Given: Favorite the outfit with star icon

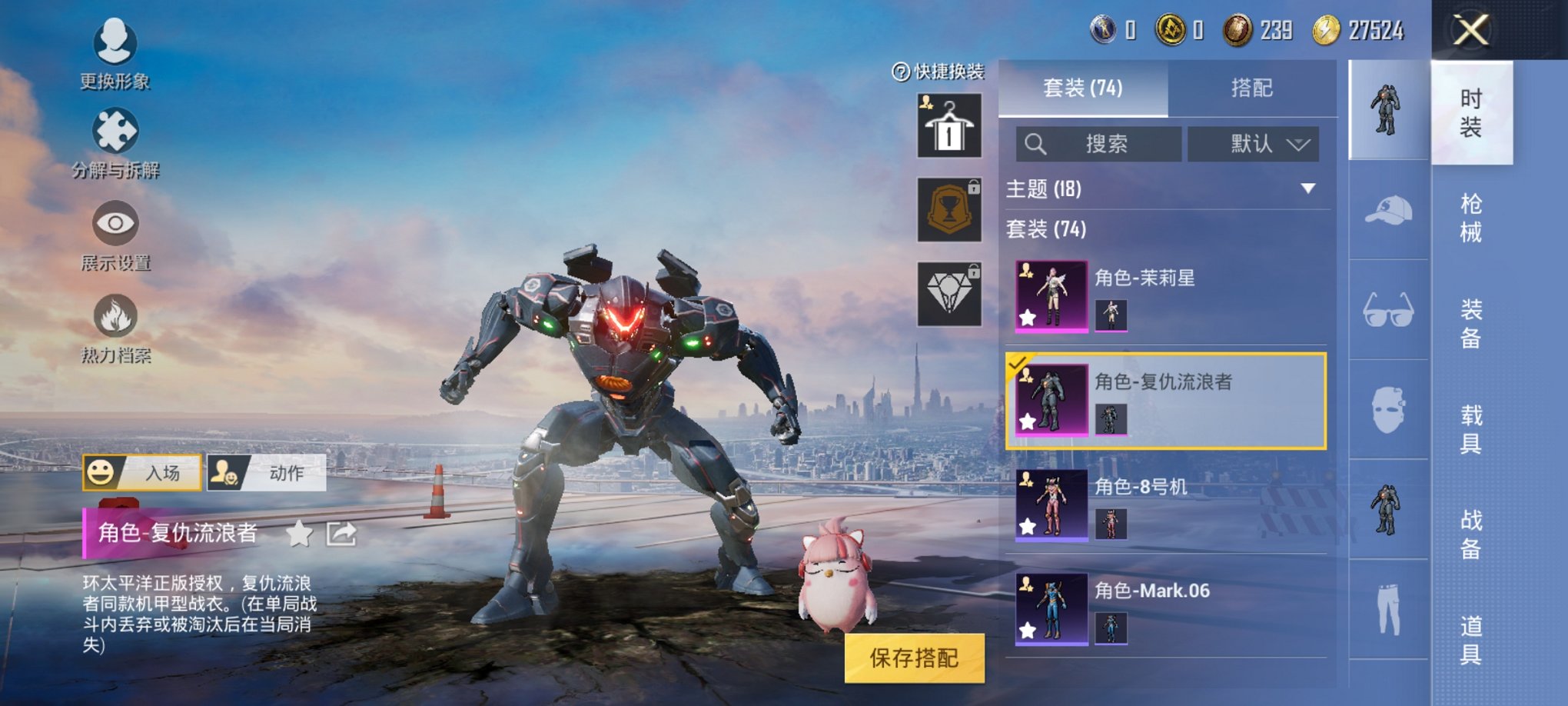Looking at the screenshot, I should point(299,533).
